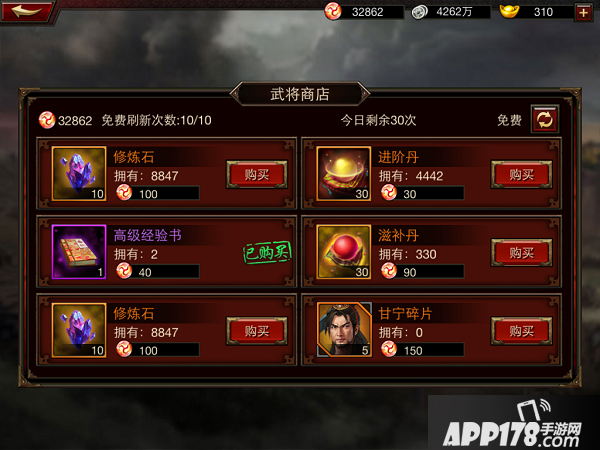
Task: Inspect the 进阶丹 item icon
Action: (x=344, y=173)
